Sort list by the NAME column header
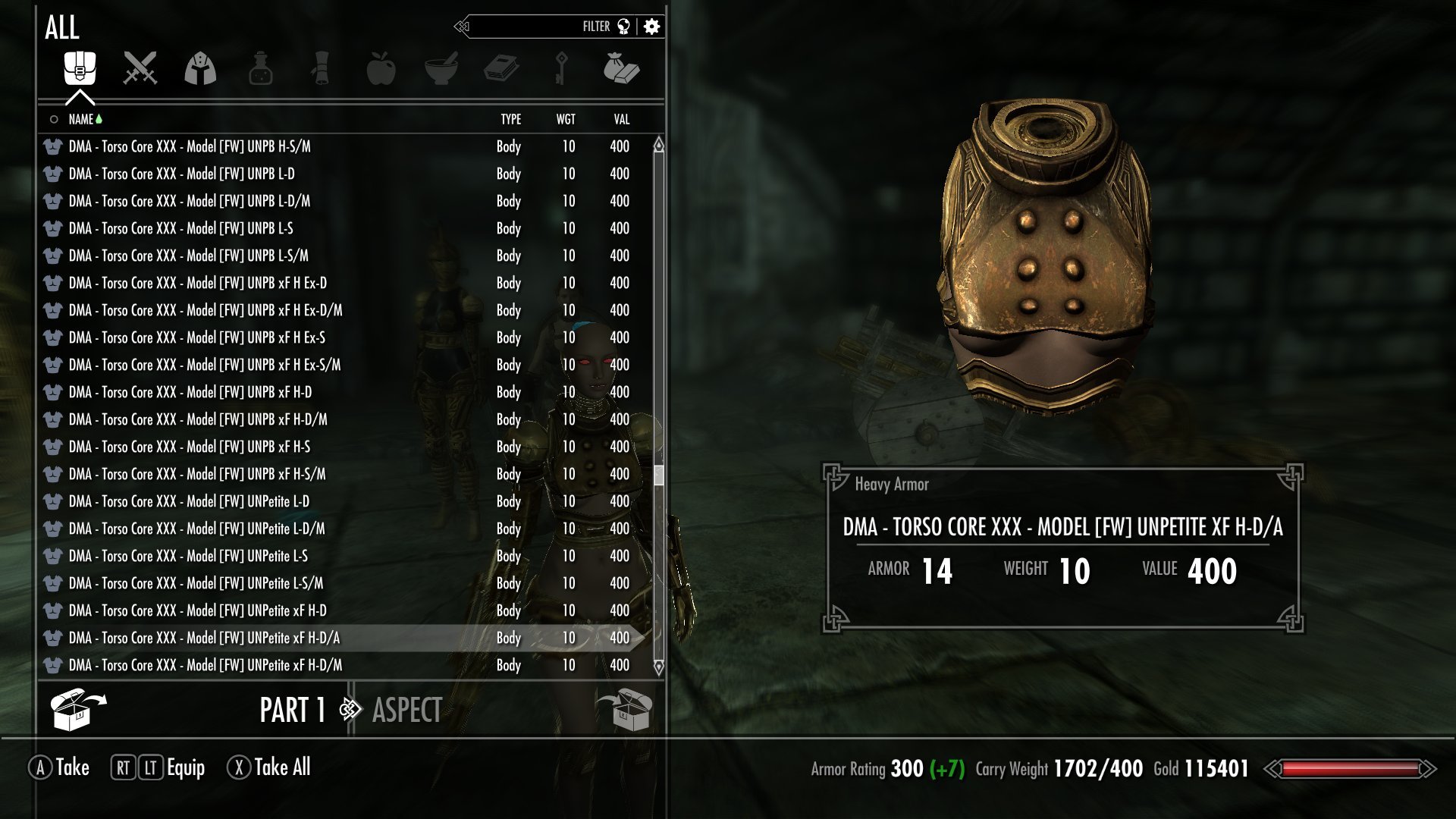The width and height of the screenshot is (1456, 819). pos(81,119)
